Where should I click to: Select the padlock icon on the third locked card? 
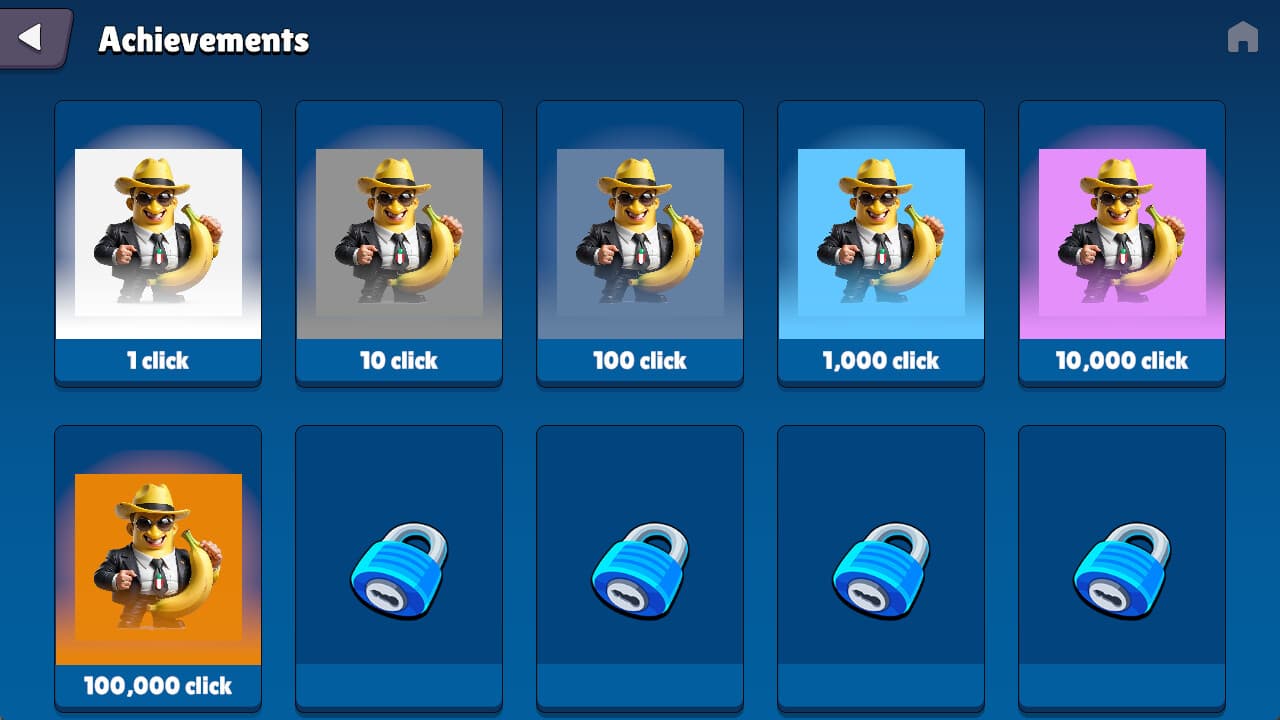pyautogui.click(x=880, y=567)
